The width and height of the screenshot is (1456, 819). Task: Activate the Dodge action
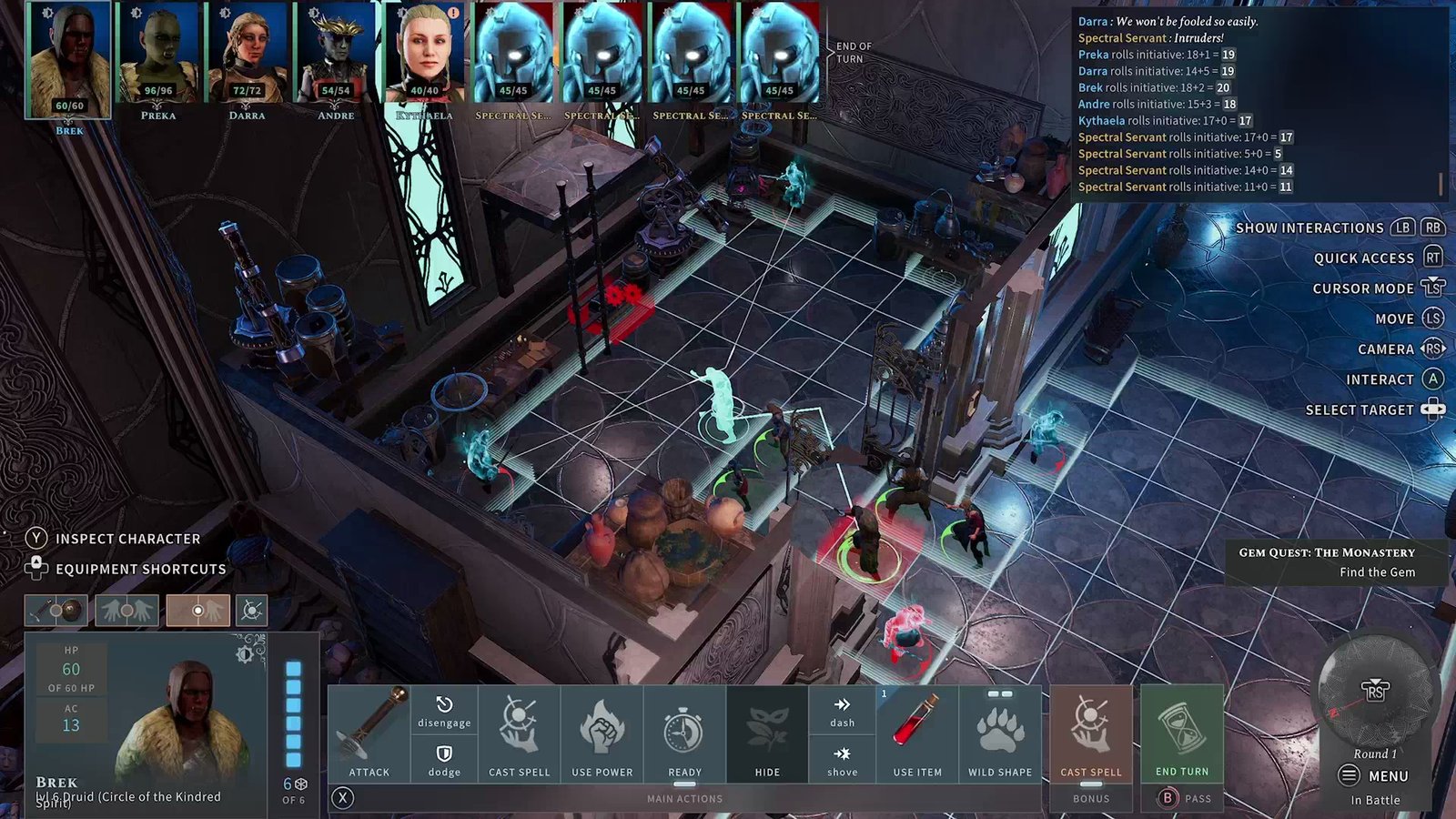pos(444,759)
